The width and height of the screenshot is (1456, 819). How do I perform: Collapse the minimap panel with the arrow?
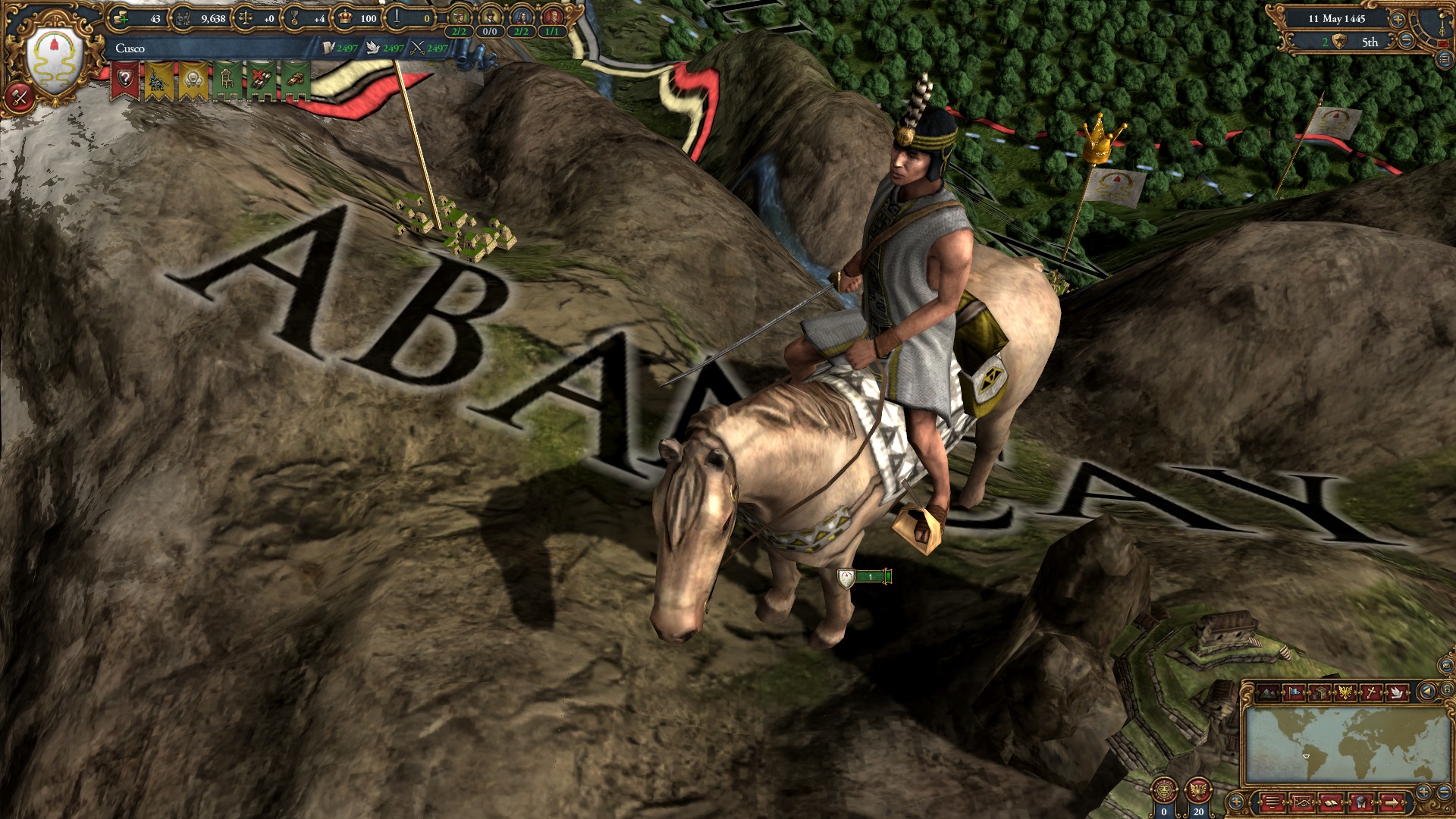coord(1426,691)
